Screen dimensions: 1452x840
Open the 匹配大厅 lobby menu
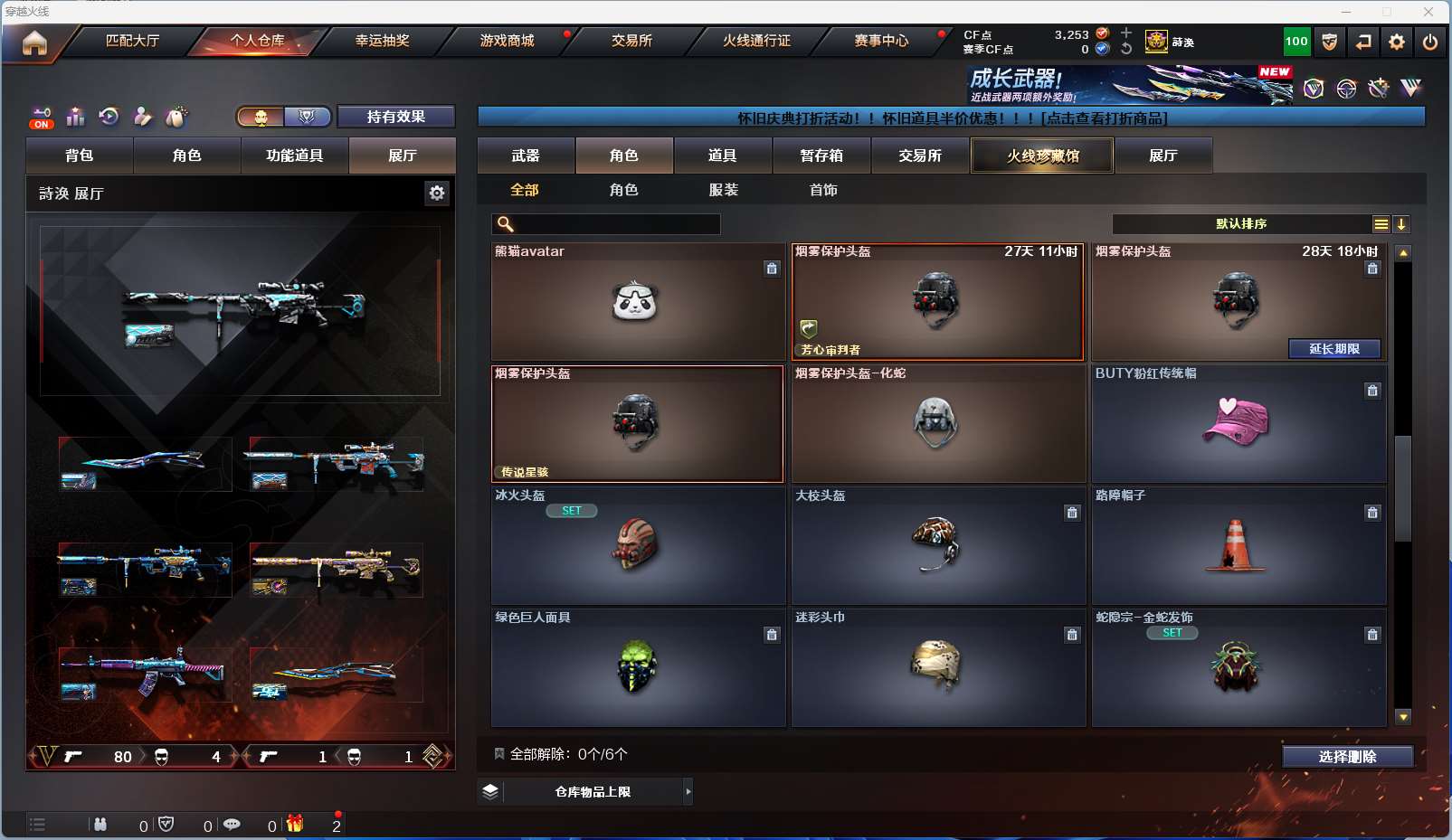[132, 41]
